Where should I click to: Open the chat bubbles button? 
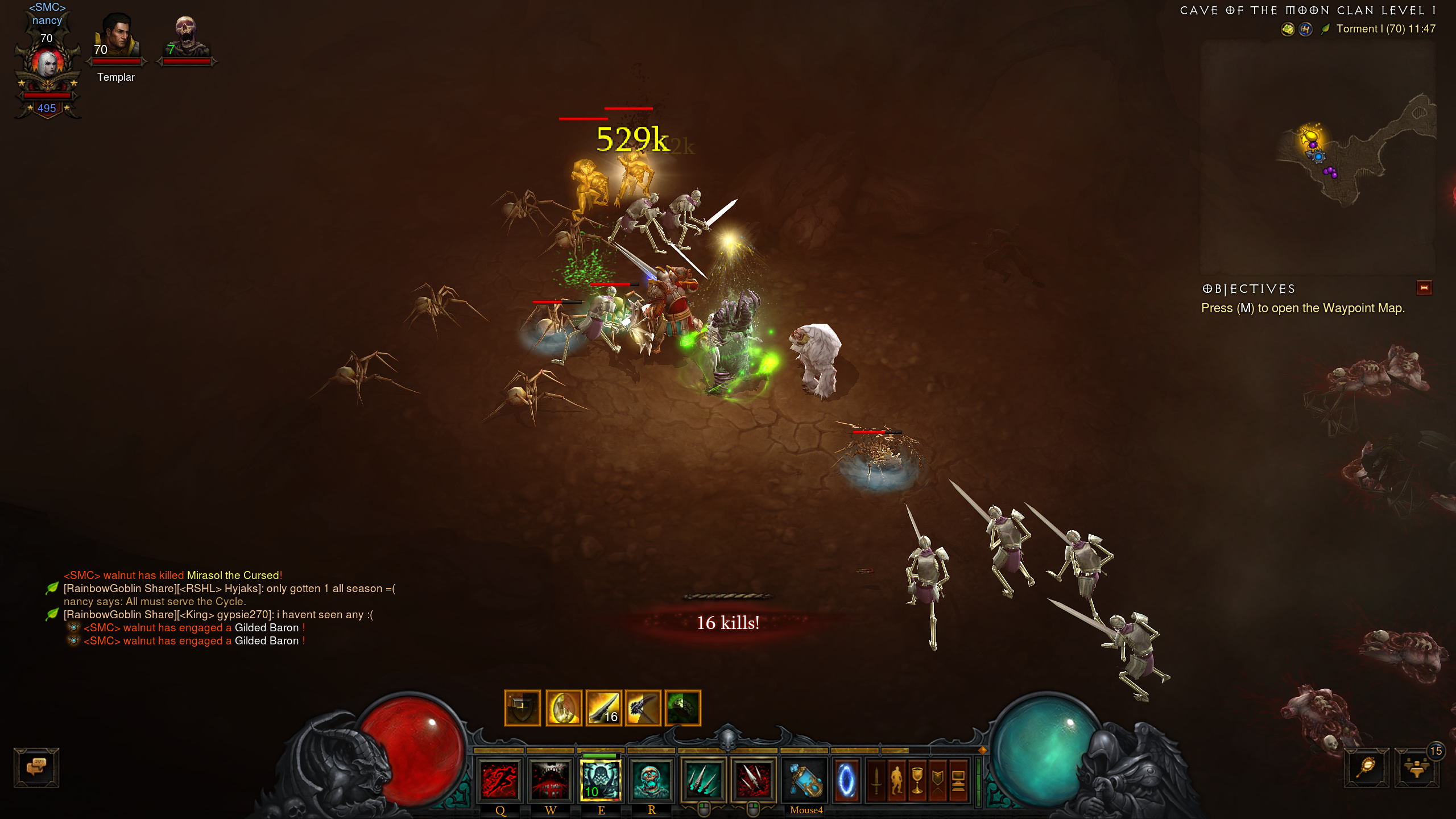[x=36, y=767]
